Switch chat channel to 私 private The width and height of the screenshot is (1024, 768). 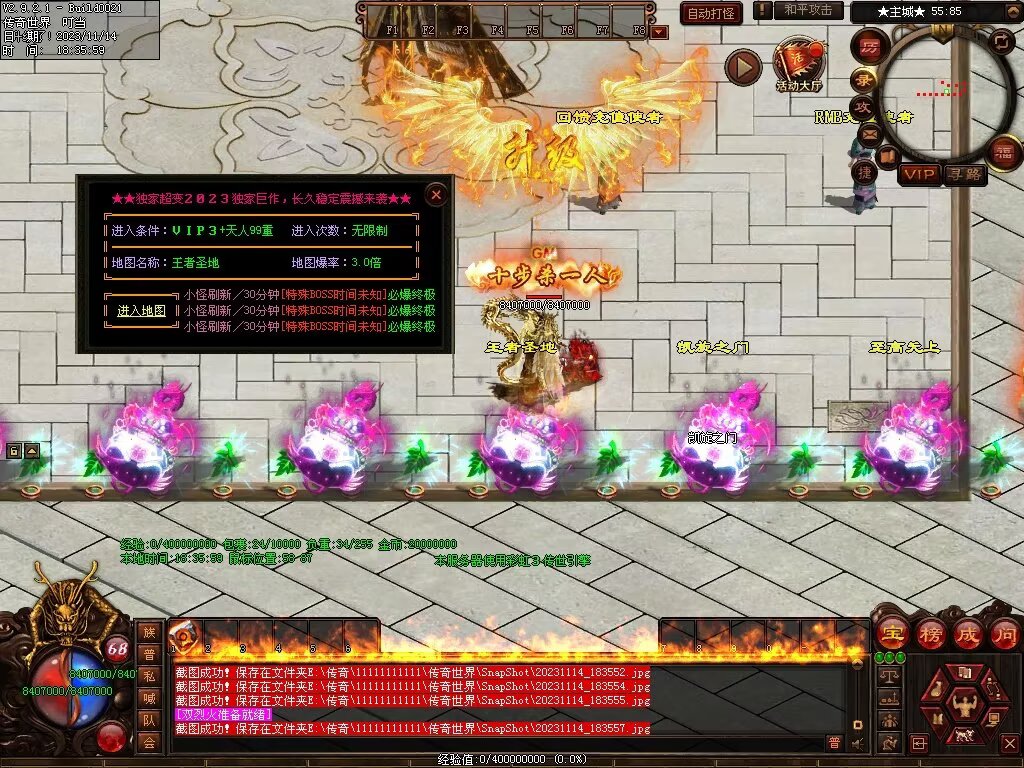(149, 676)
